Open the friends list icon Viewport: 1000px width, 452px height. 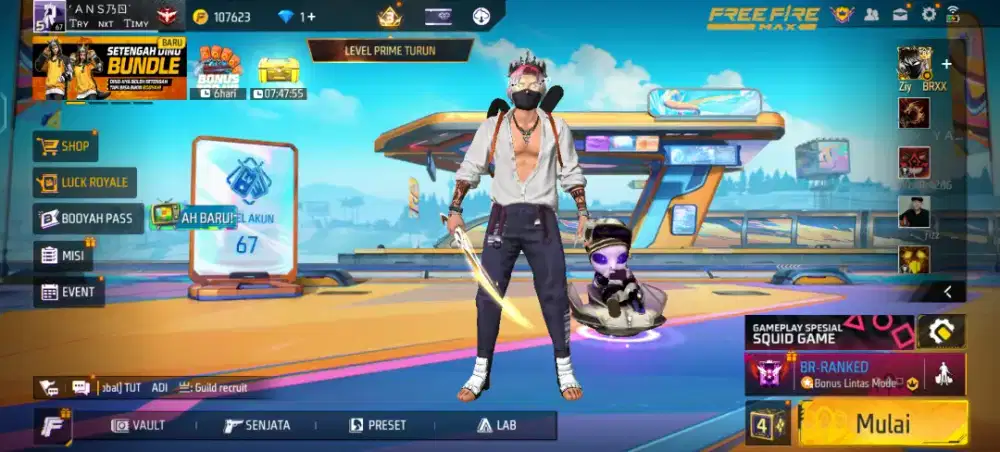click(871, 14)
